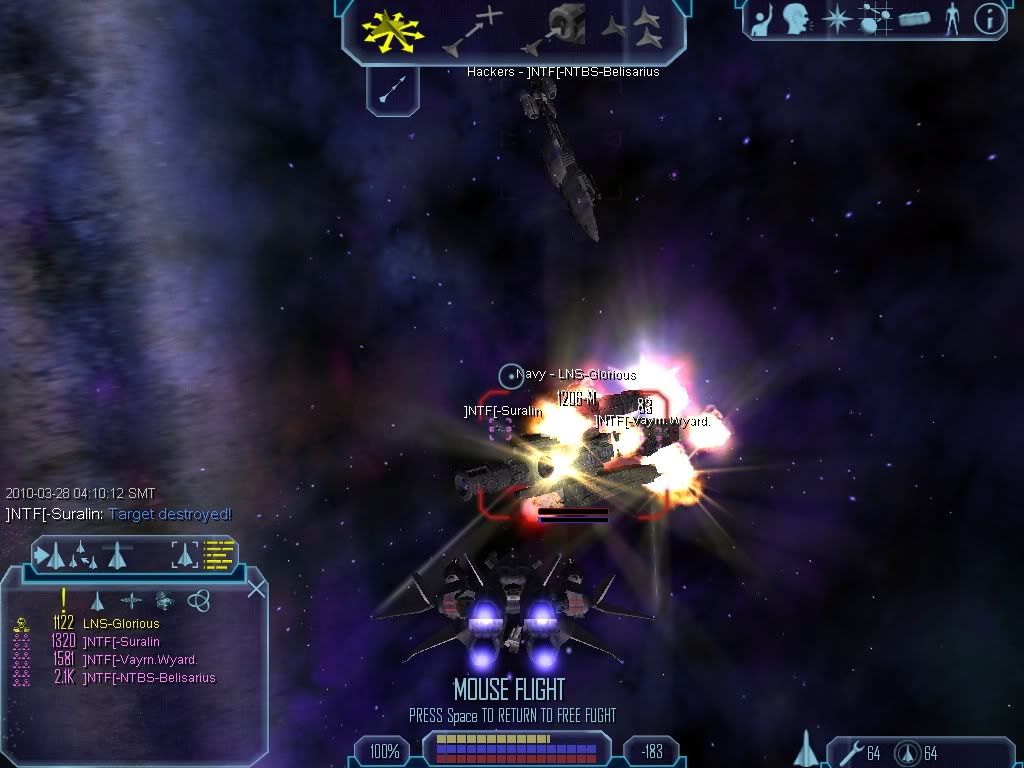Select ]NTF[-NTBS-Belisarius in the contact list

149,678
